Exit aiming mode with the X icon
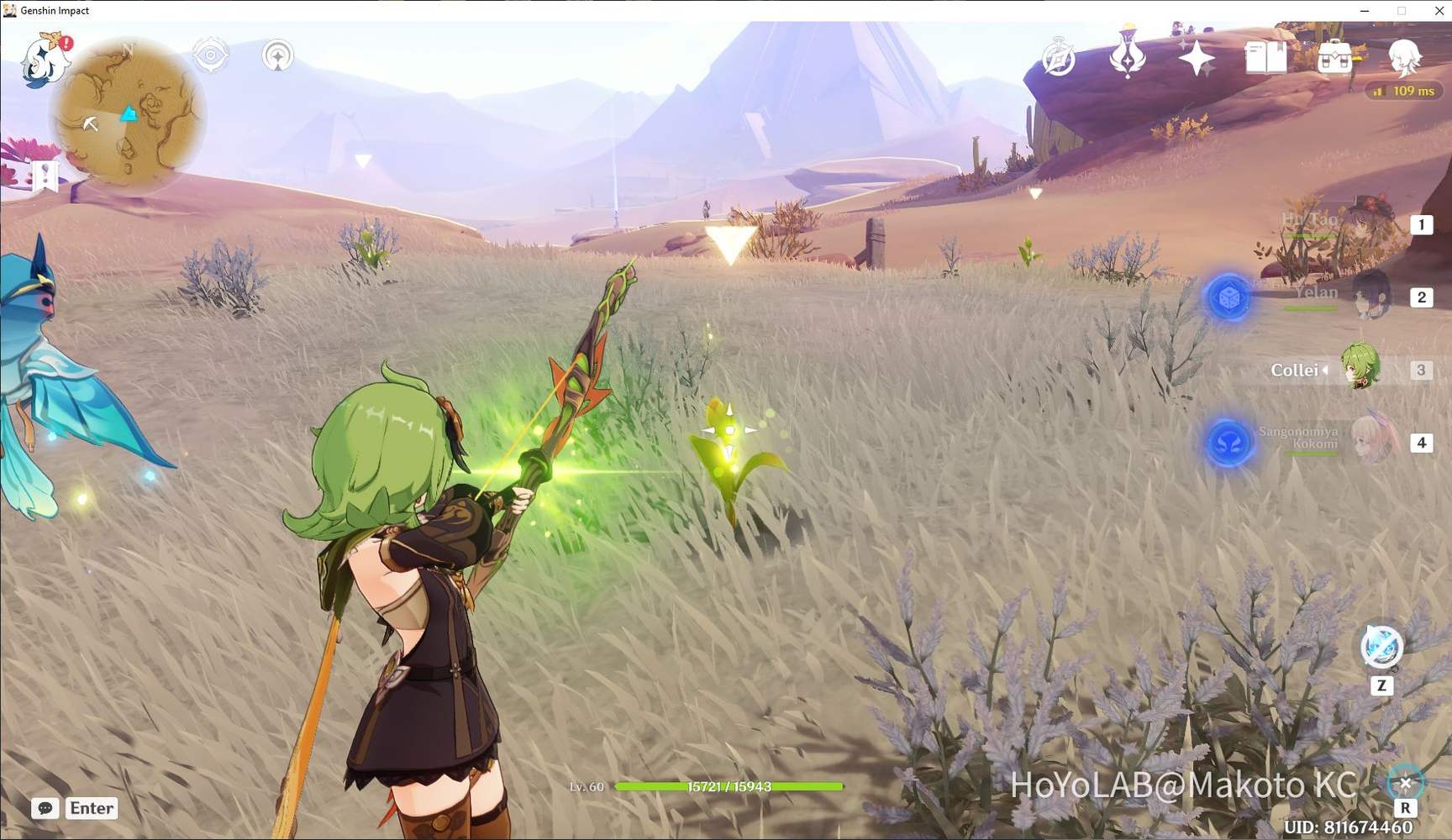Image resolution: width=1452 pixels, height=840 pixels. click(x=1405, y=784)
